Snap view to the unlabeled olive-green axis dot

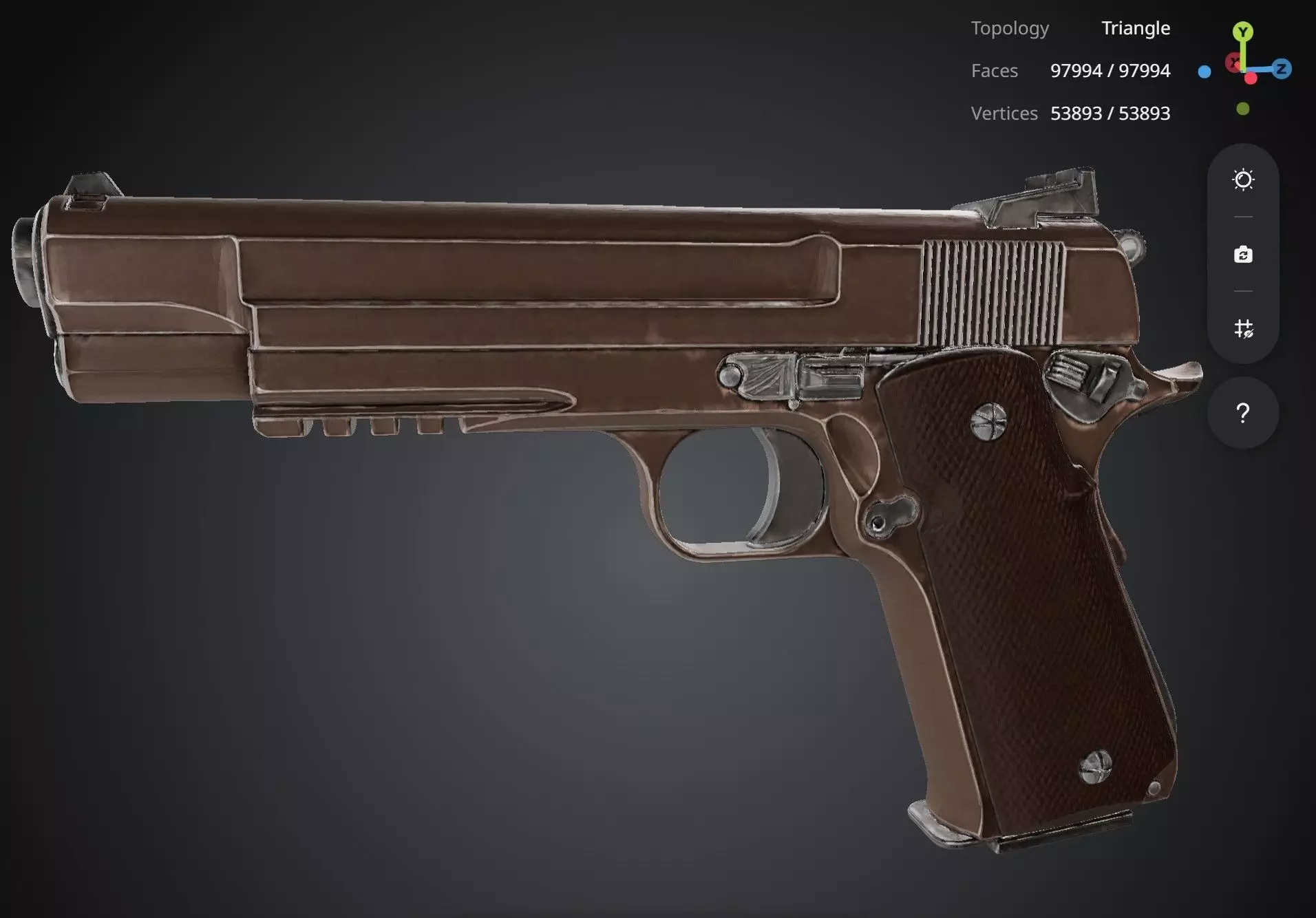click(1242, 109)
